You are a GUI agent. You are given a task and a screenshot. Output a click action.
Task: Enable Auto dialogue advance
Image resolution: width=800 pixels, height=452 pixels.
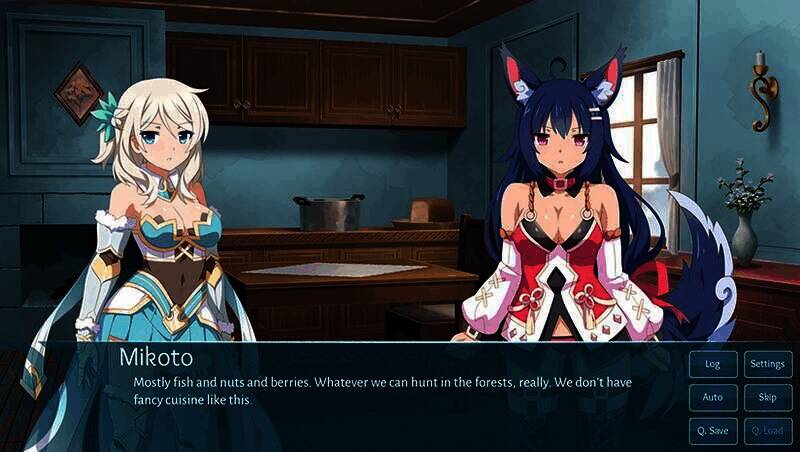(x=713, y=397)
